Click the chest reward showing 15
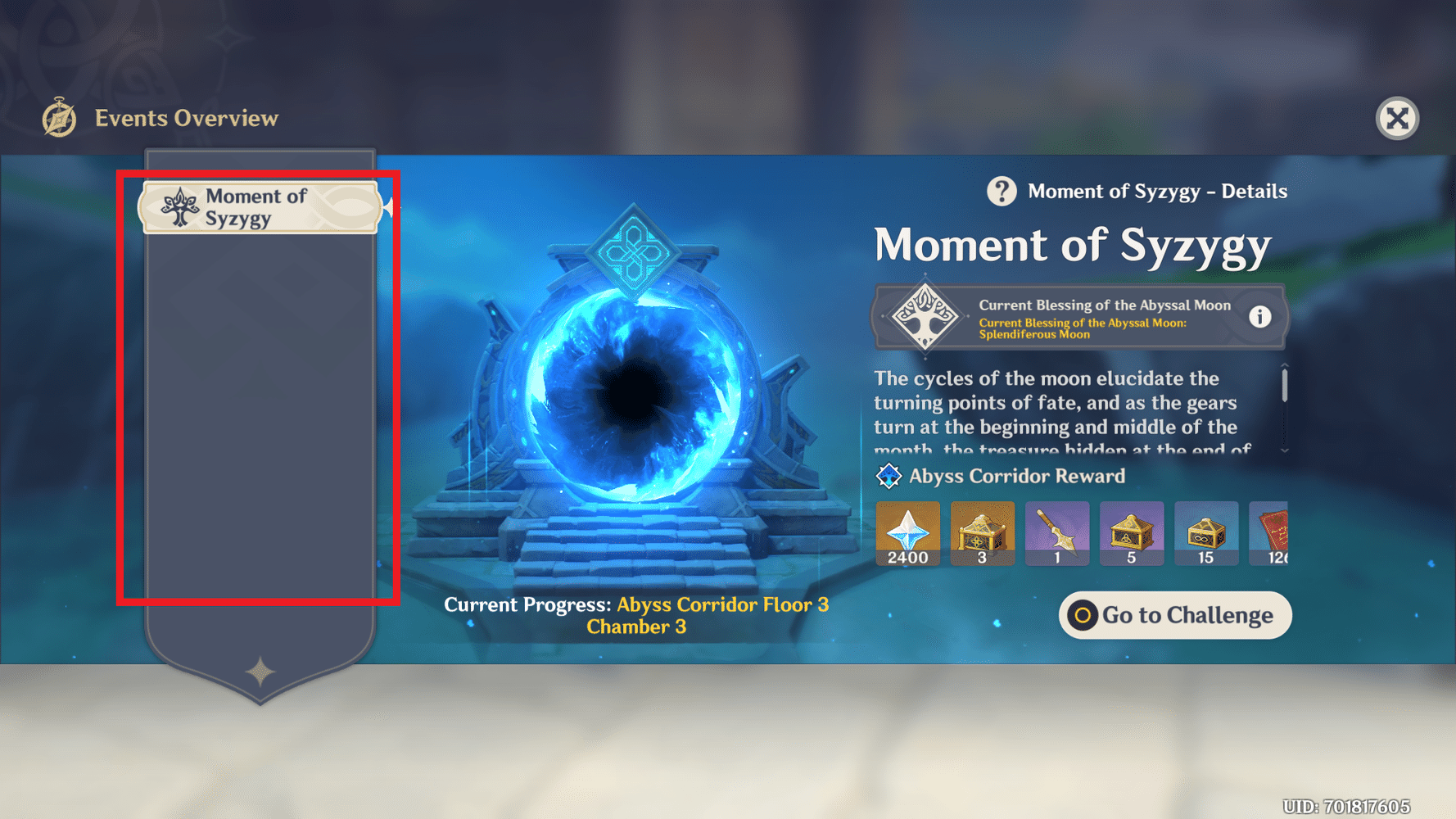 (1206, 532)
